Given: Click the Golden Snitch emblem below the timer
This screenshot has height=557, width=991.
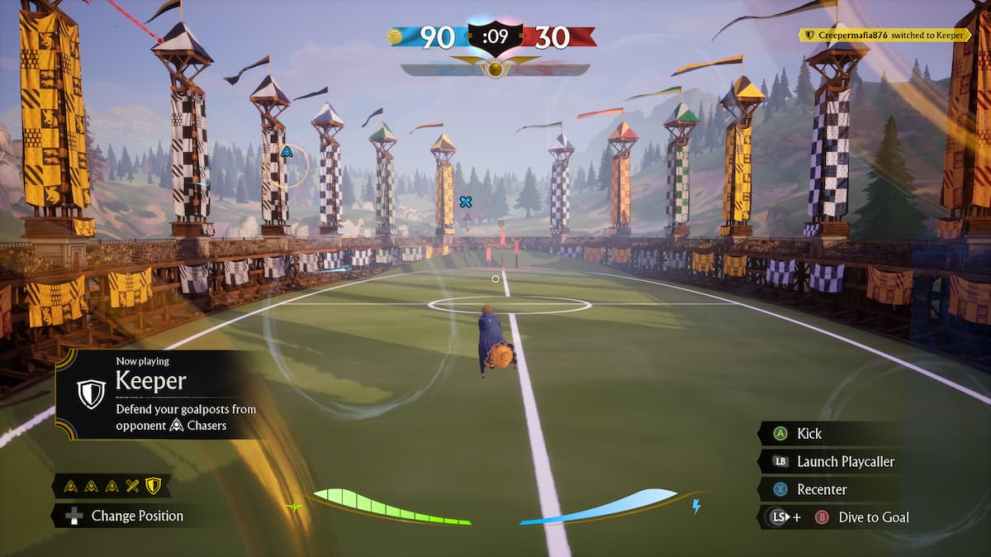Looking at the screenshot, I should [494, 69].
